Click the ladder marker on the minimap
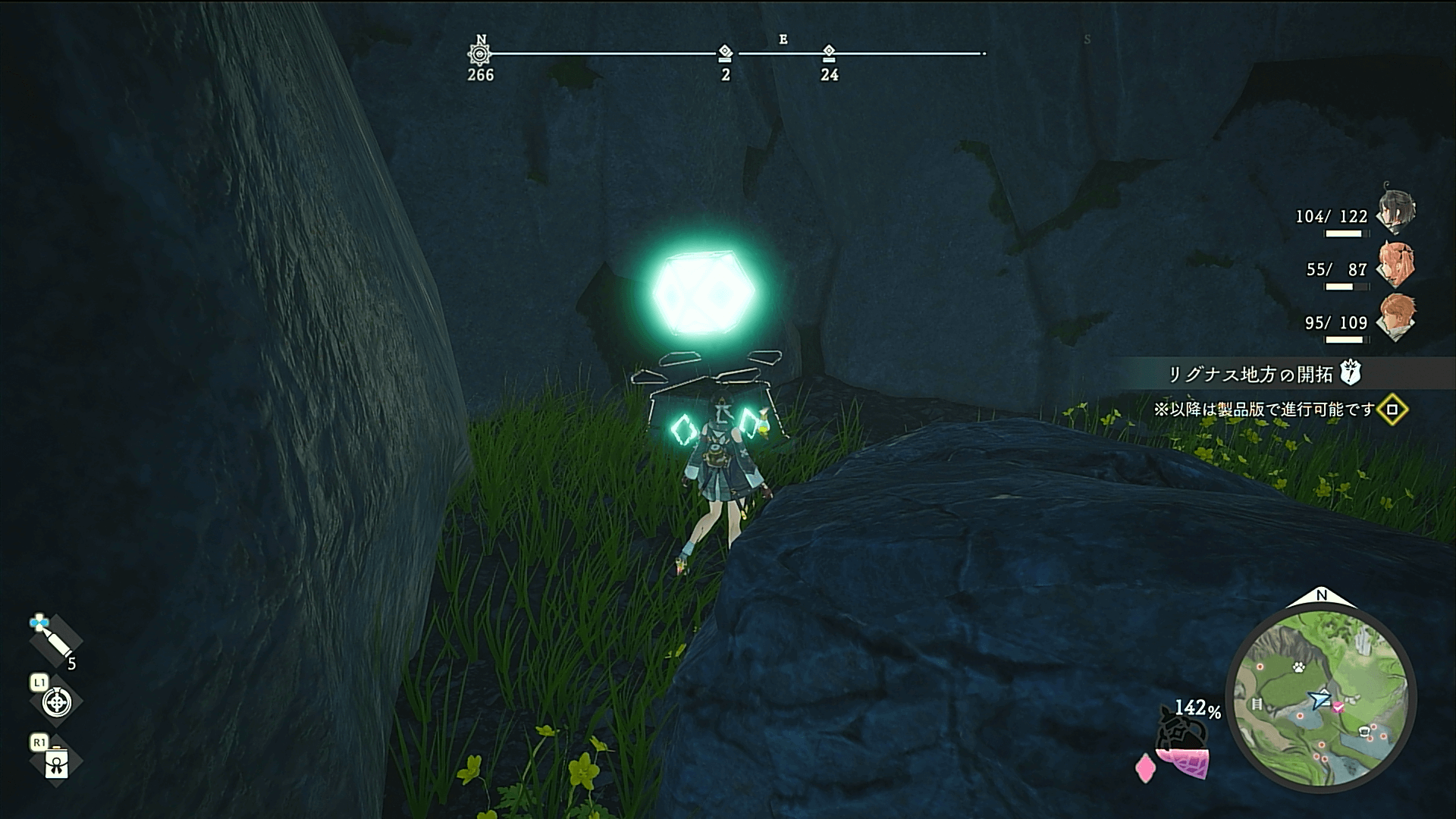Viewport: 1456px width, 819px height. (1257, 704)
